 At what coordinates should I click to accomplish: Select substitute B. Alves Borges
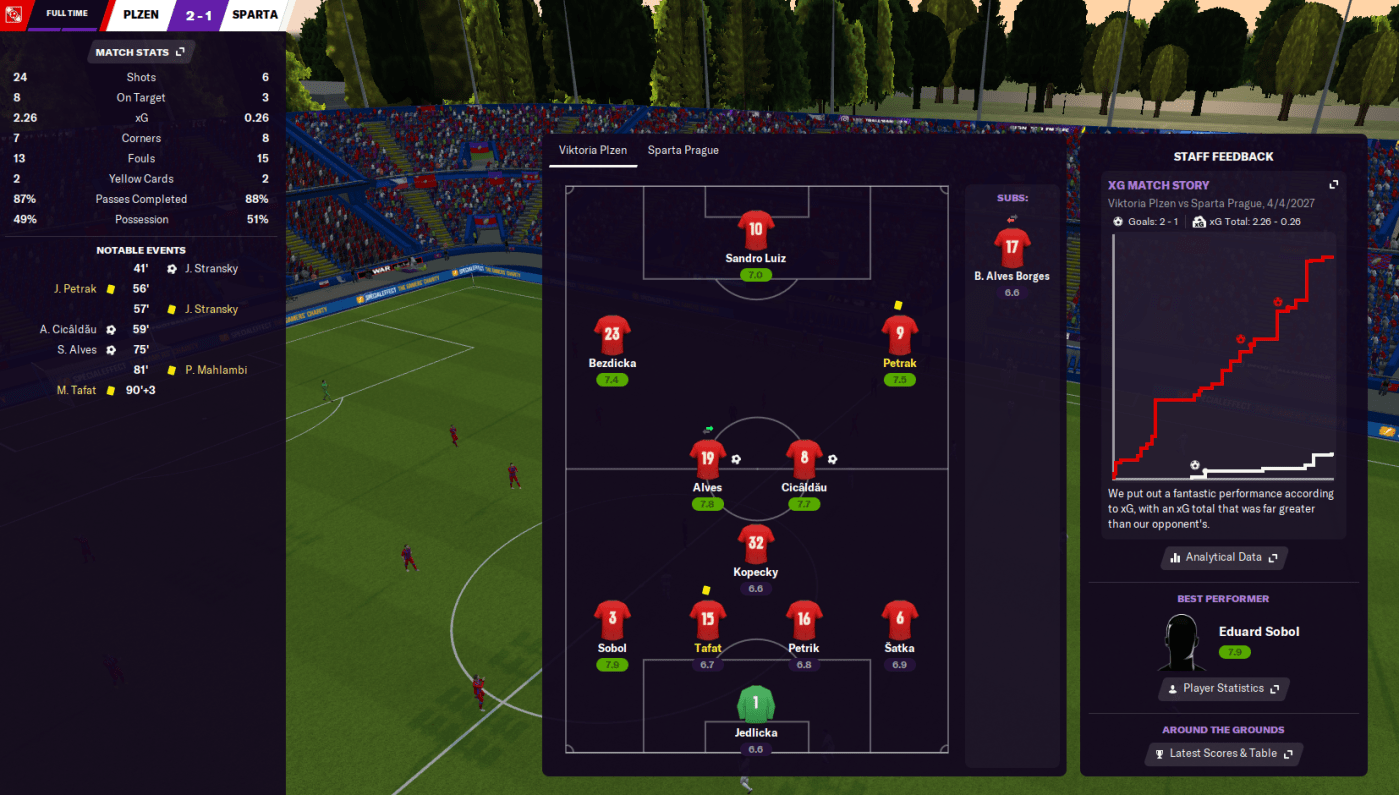point(1012,249)
